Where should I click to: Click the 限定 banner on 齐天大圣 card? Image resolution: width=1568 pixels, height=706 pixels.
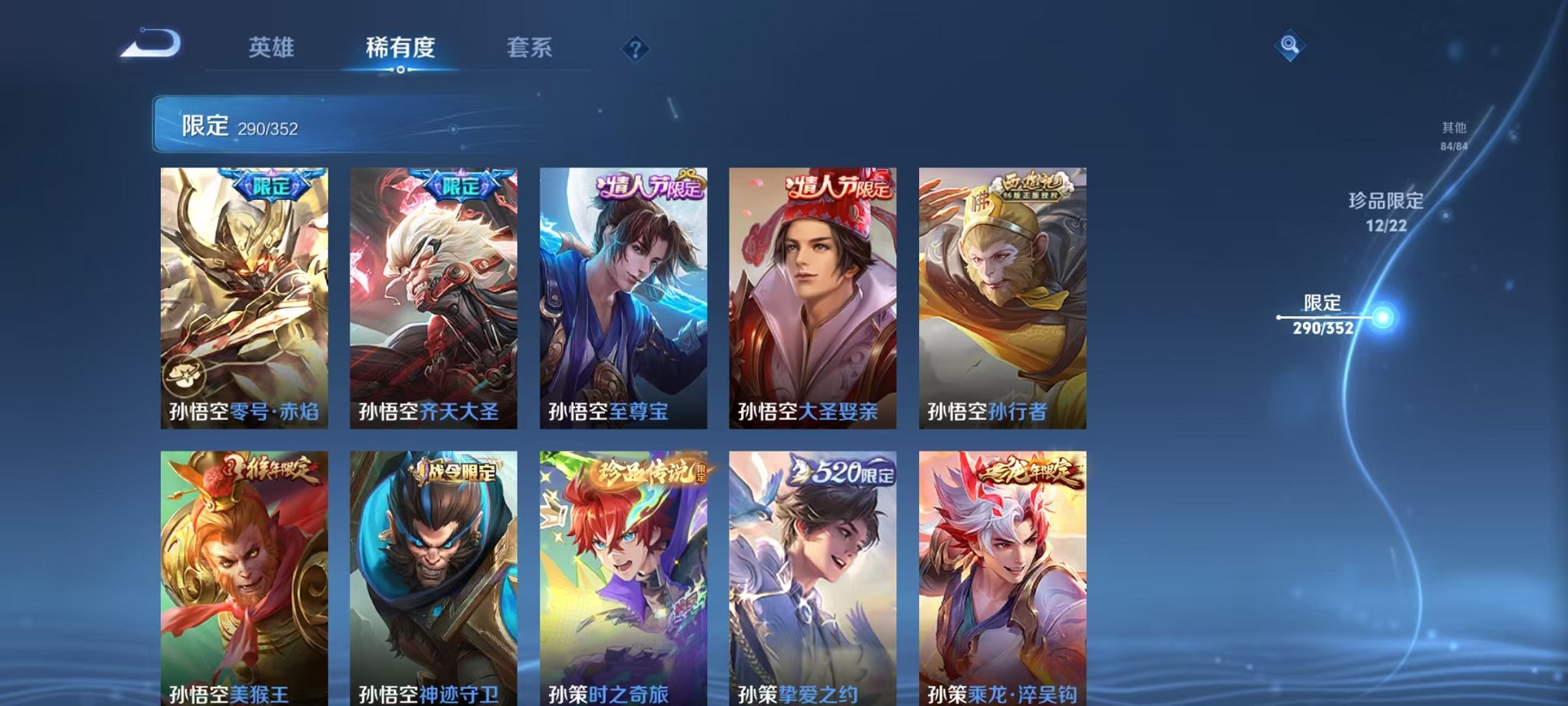460,185
